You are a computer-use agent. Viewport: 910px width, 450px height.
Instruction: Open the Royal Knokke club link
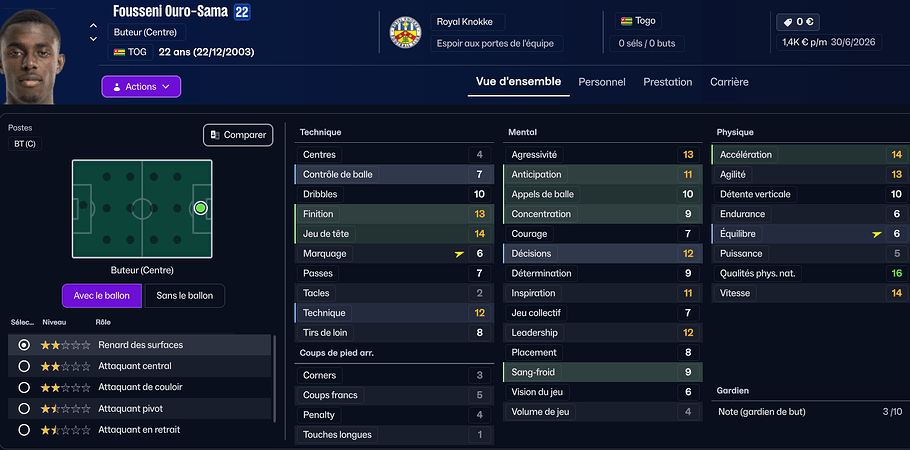[468, 22]
